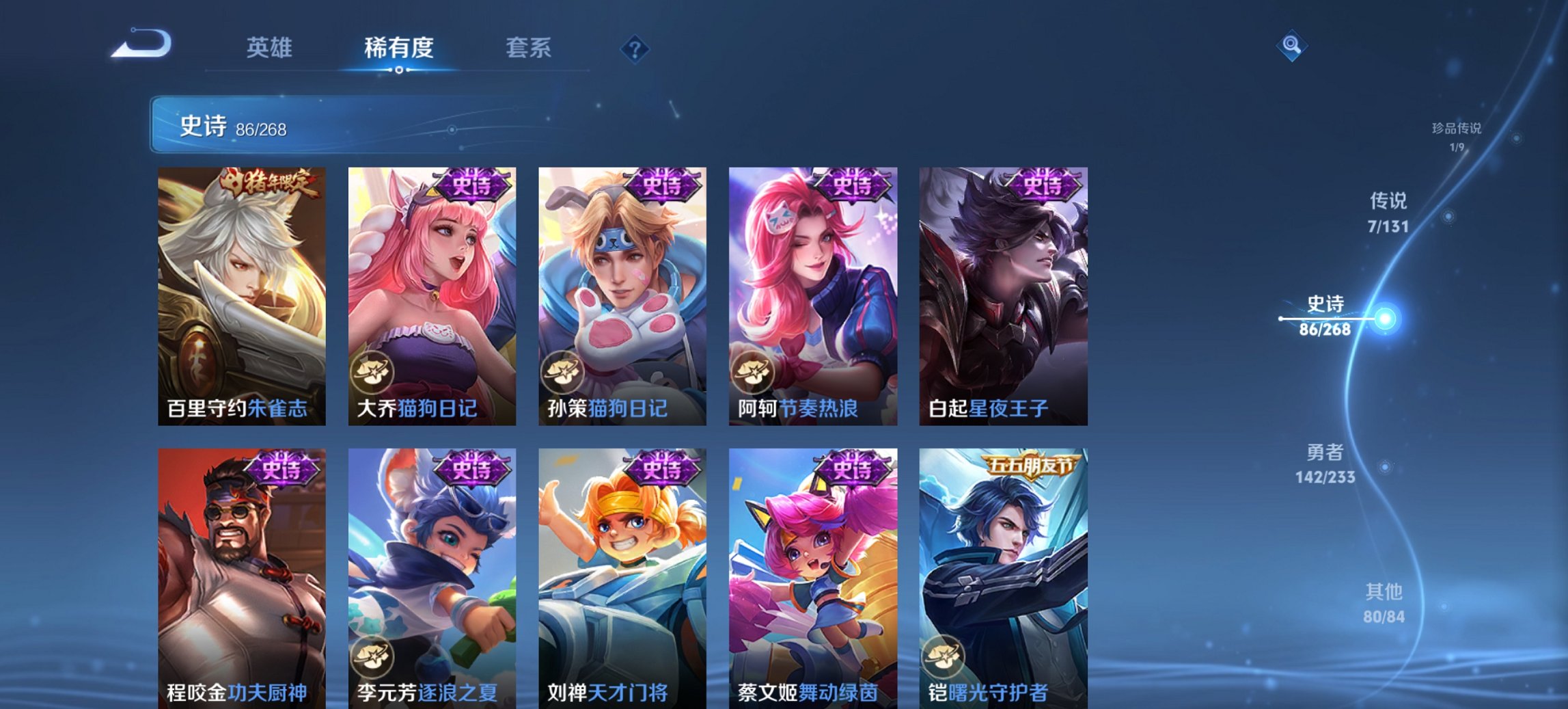Switch to the 套系 tab
1568x709 pixels.
pyautogui.click(x=529, y=48)
